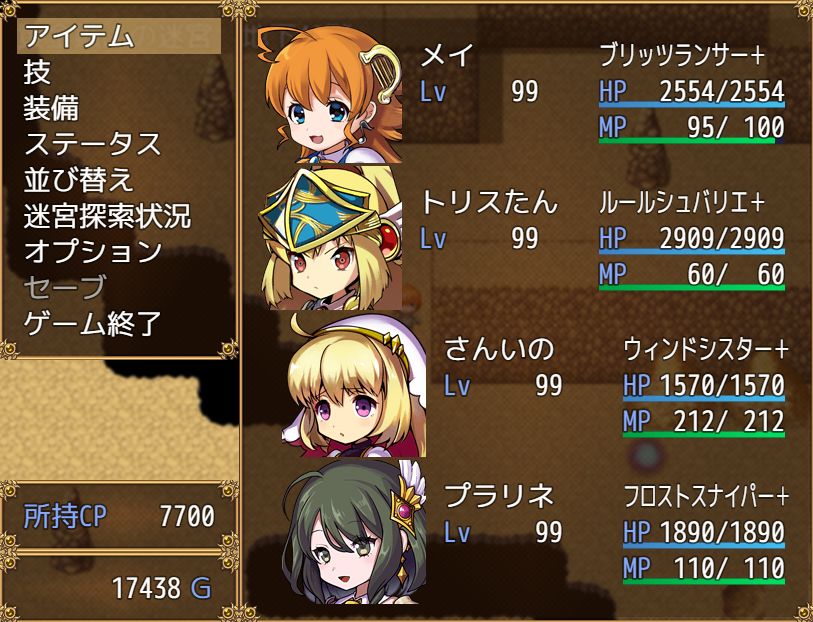The height and width of the screenshot is (622, 813).
Task: Select party member トリスたん
Action: pos(520,238)
